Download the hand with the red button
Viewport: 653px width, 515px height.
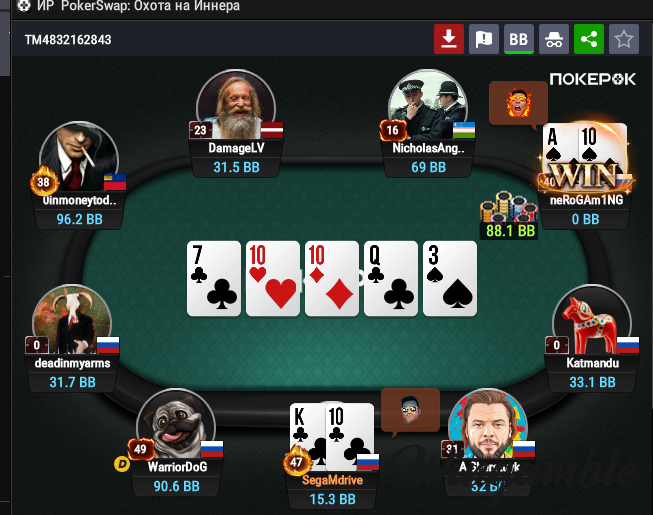(x=449, y=39)
